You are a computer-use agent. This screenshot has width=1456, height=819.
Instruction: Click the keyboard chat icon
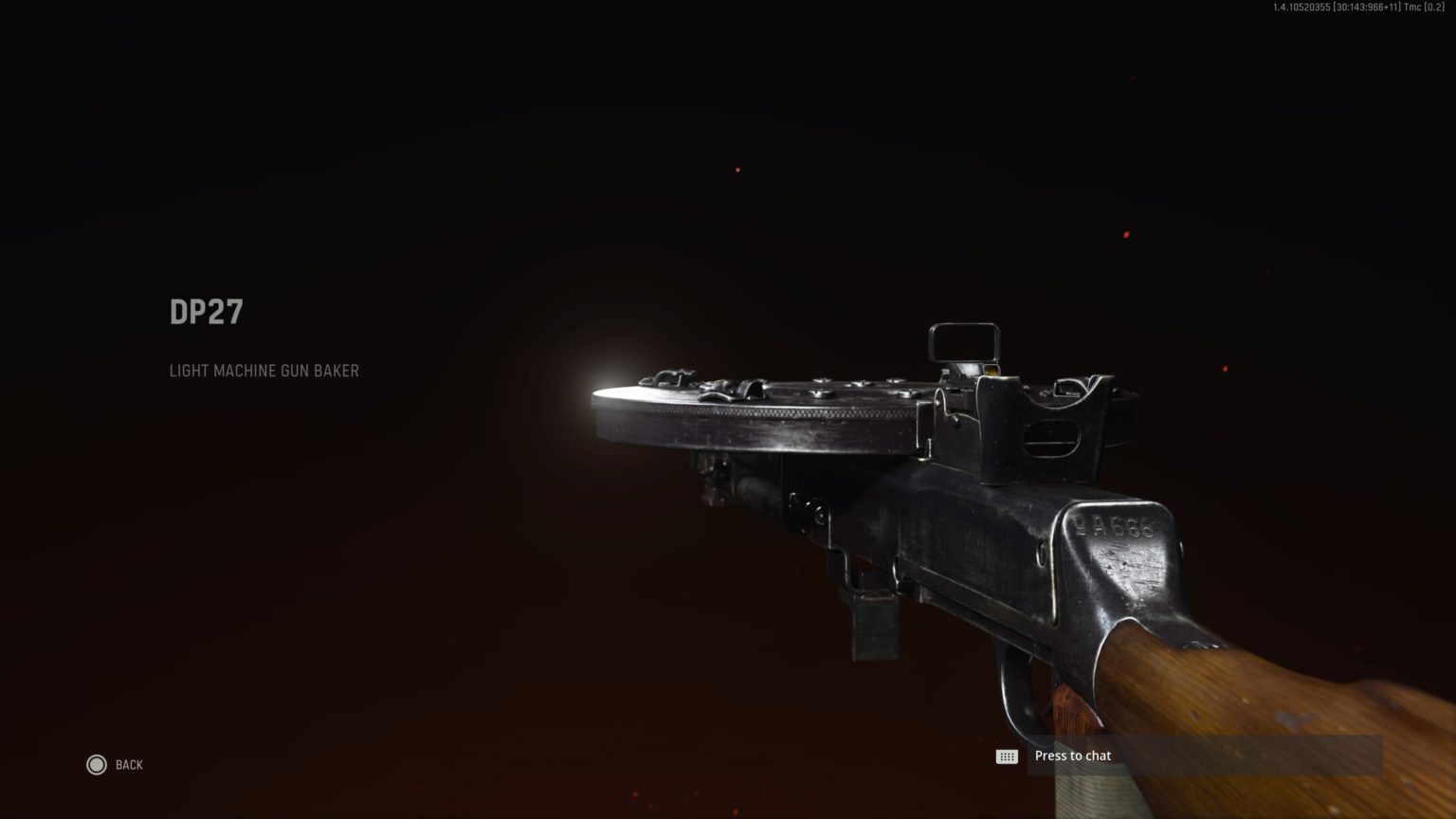point(1007,755)
